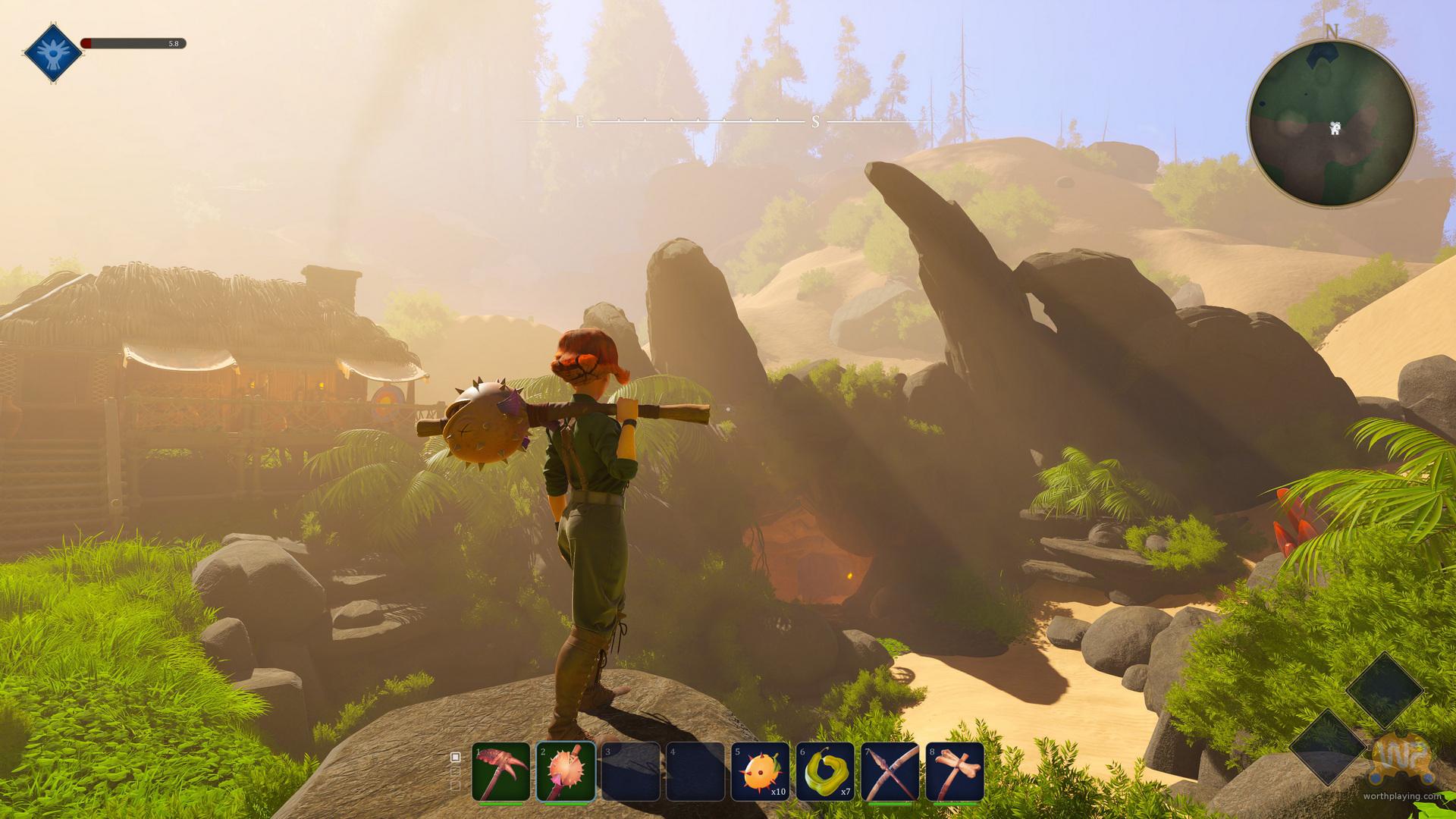Click the blue diamond character emblem
Viewport: 1456px width, 819px height.
53,52
